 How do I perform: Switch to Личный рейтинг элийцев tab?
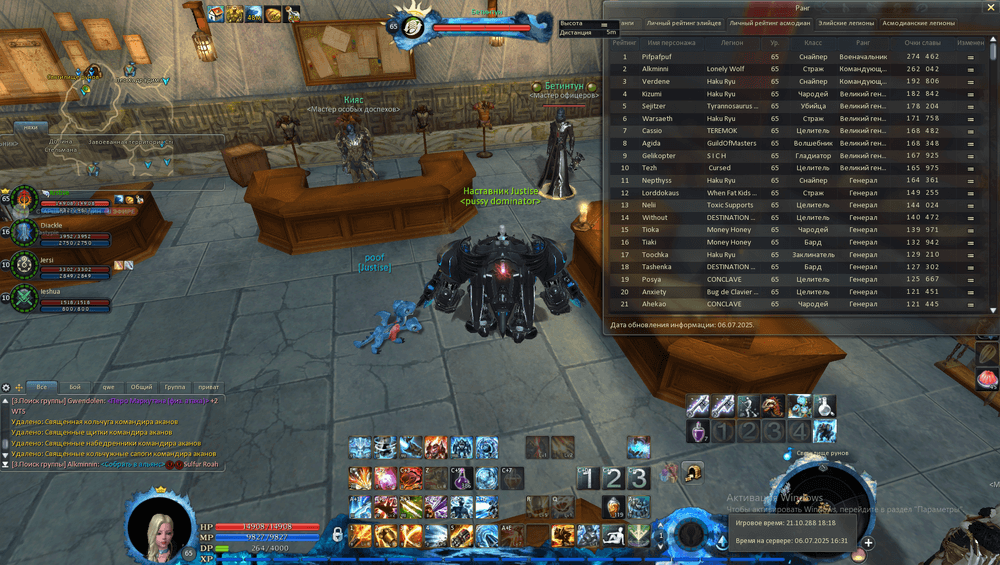click(683, 22)
